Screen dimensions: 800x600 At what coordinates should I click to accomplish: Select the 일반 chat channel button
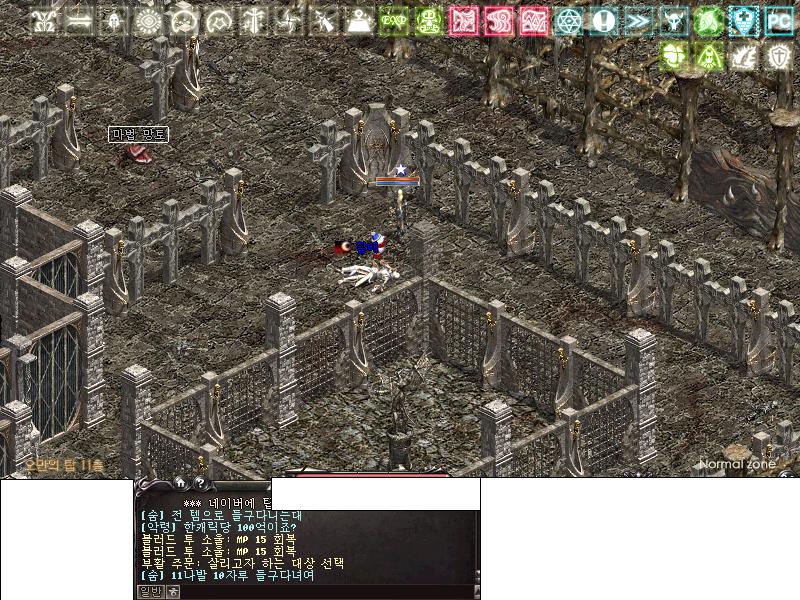[150, 591]
